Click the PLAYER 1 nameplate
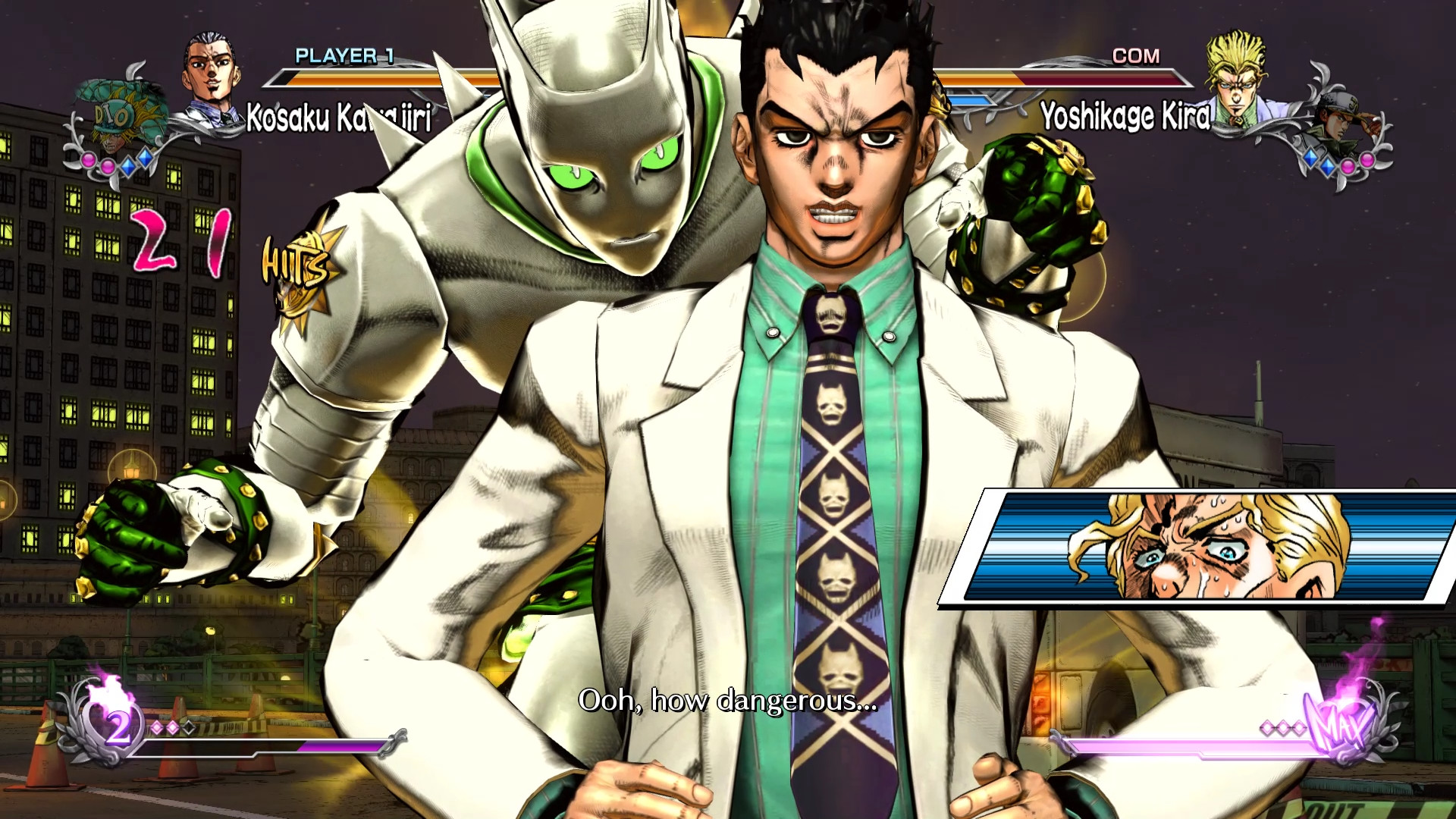The image size is (1456, 819). [345, 56]
